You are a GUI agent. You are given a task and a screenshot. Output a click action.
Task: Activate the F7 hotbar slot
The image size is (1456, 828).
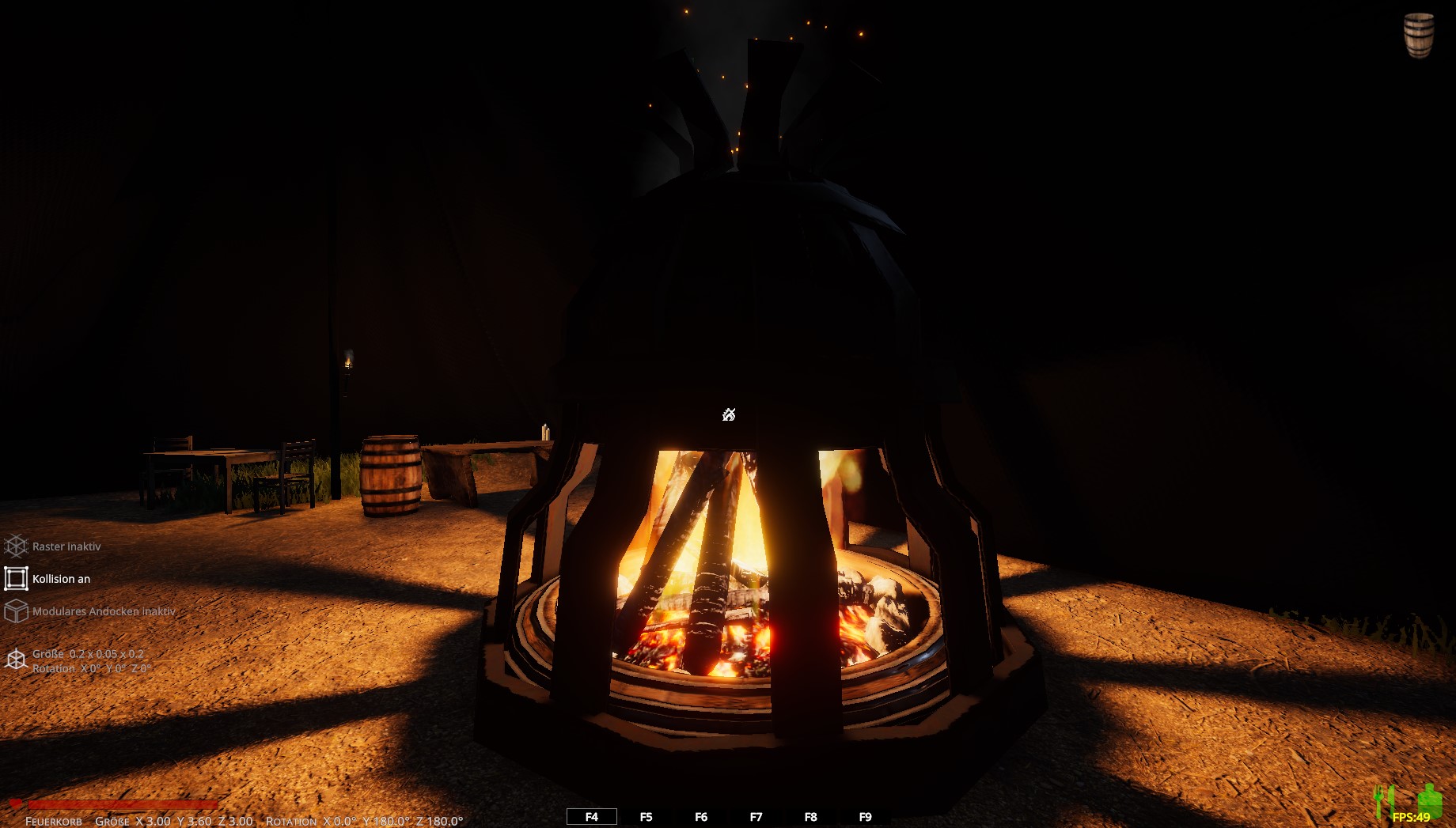pyautogui.click(x=756, y=817)
